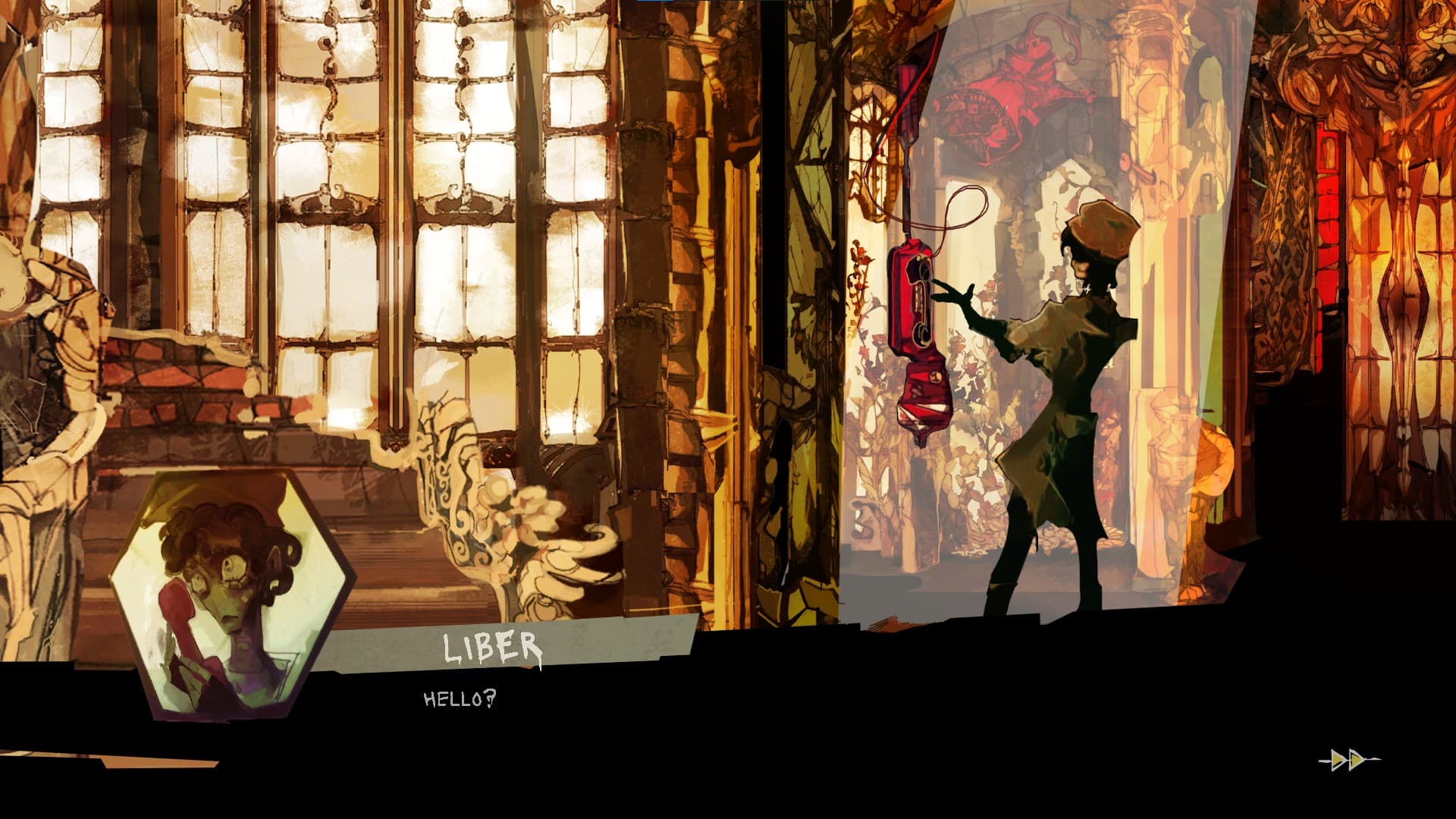Click the gray dialogue banner behind LIBER
Screen dimensions: 1456x819
[x=645, y=641]
